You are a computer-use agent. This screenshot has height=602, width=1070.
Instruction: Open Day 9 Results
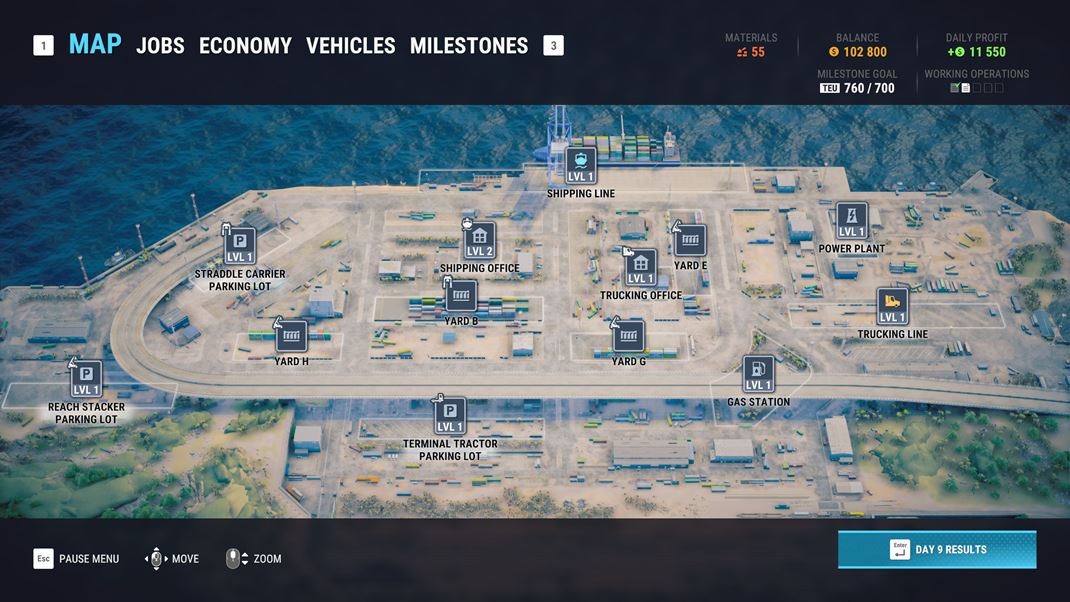(936, 549)
